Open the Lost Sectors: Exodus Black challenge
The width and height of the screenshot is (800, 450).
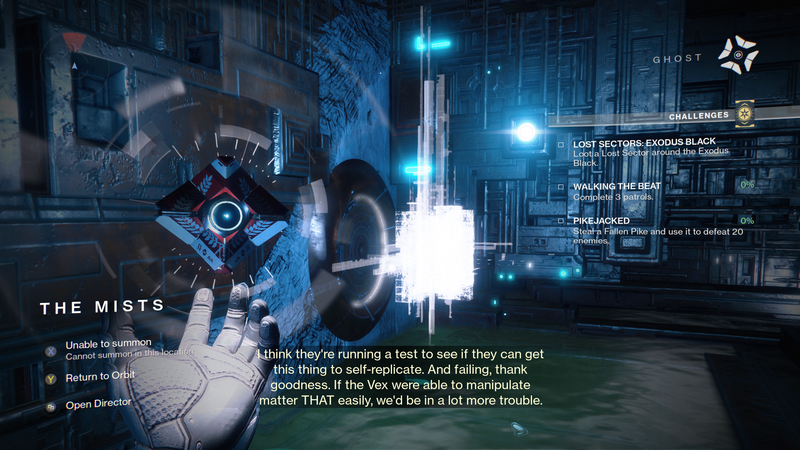[650, 144]
